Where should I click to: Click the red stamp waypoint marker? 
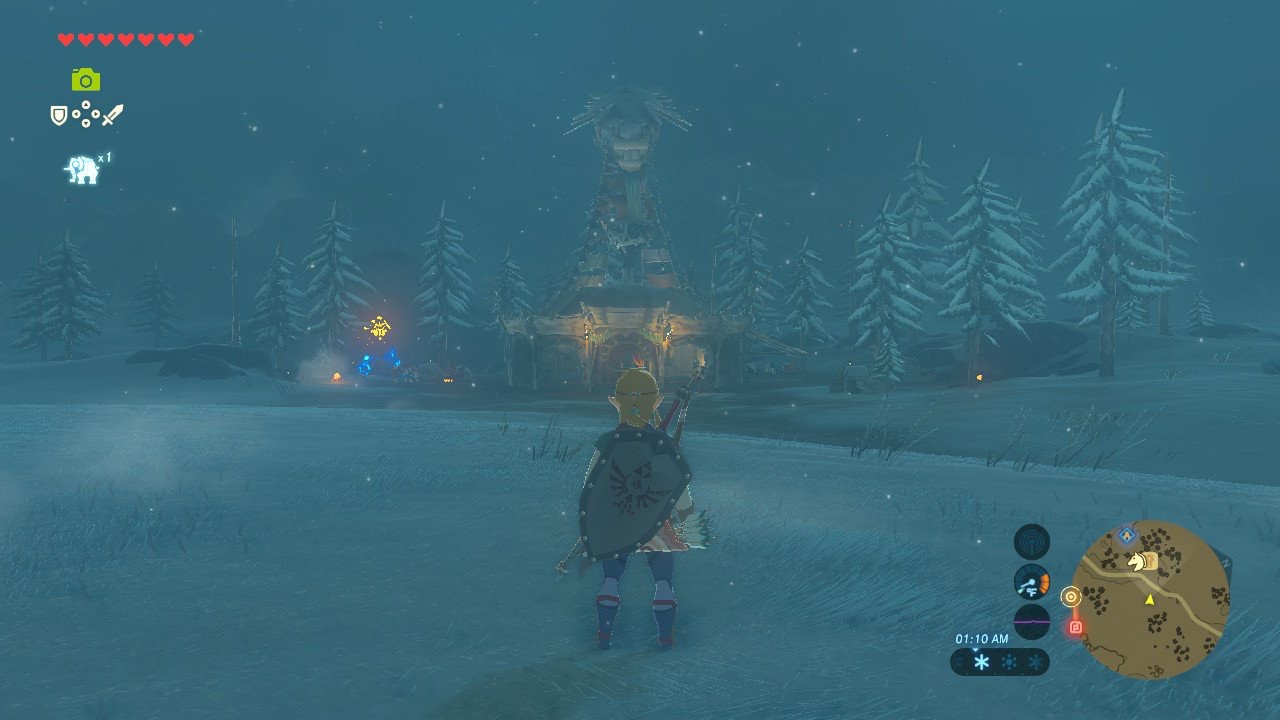click(1074, 625)
